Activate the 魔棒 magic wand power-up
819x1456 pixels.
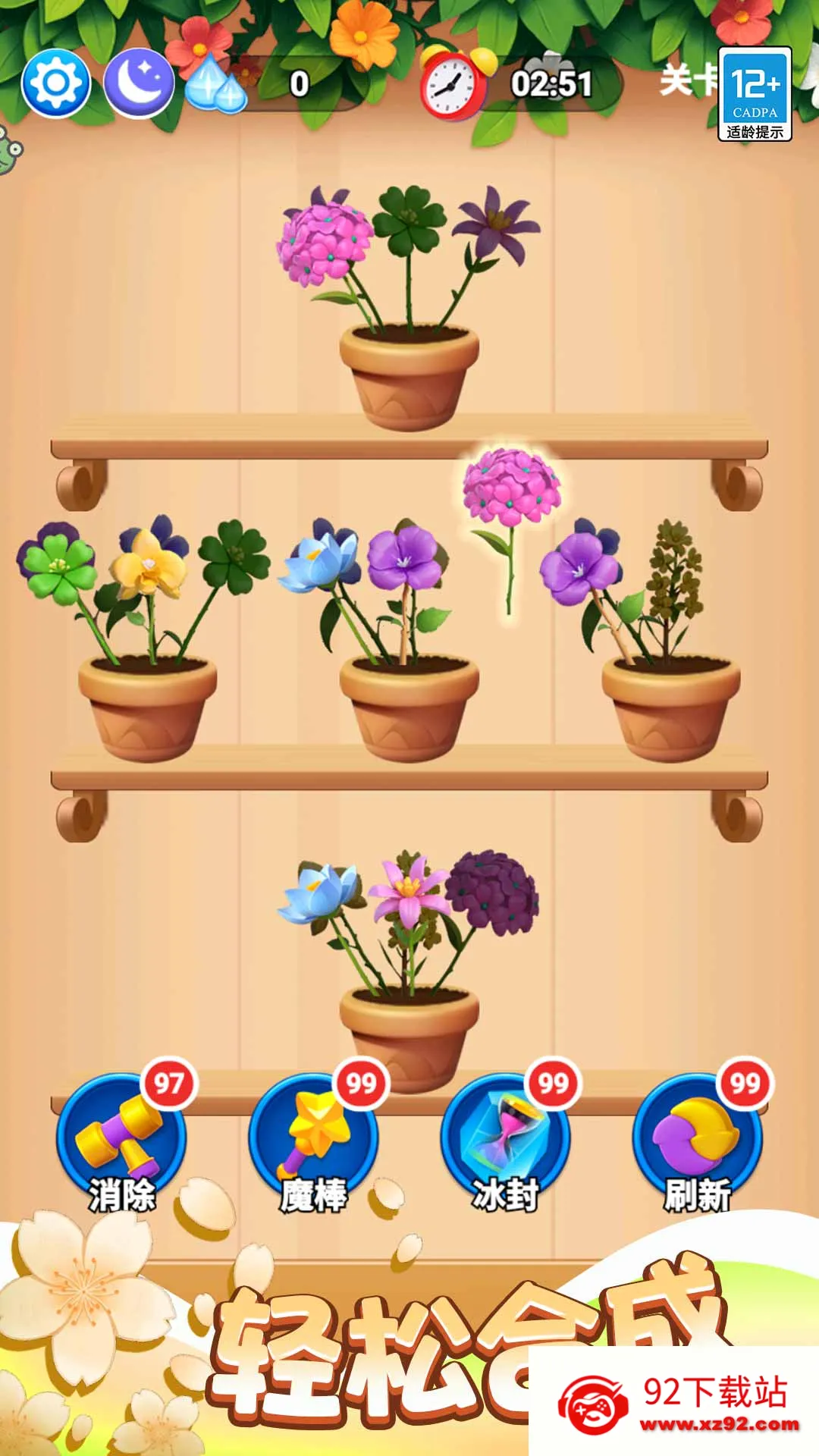point(313,1139)
